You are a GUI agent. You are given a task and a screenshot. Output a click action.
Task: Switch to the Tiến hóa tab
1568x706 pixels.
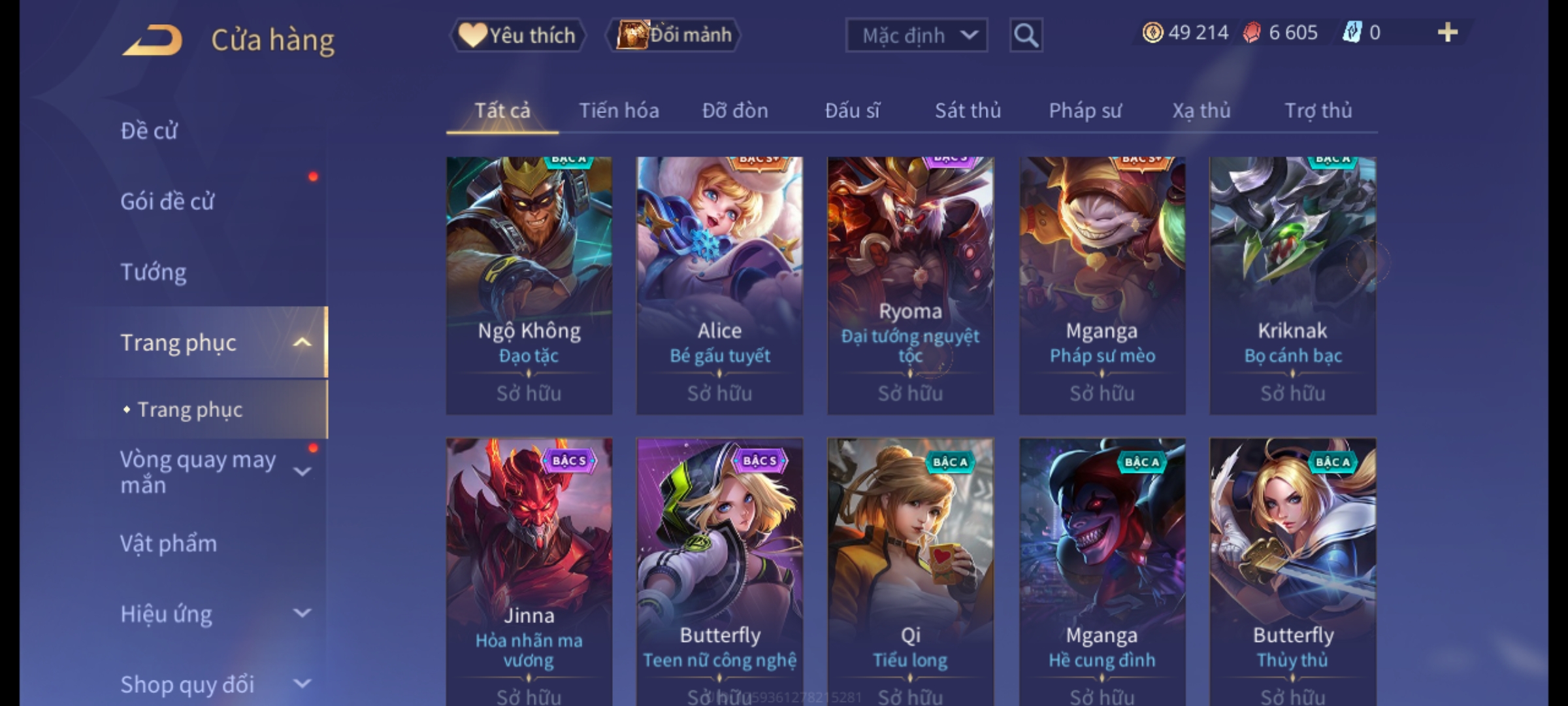619,110
